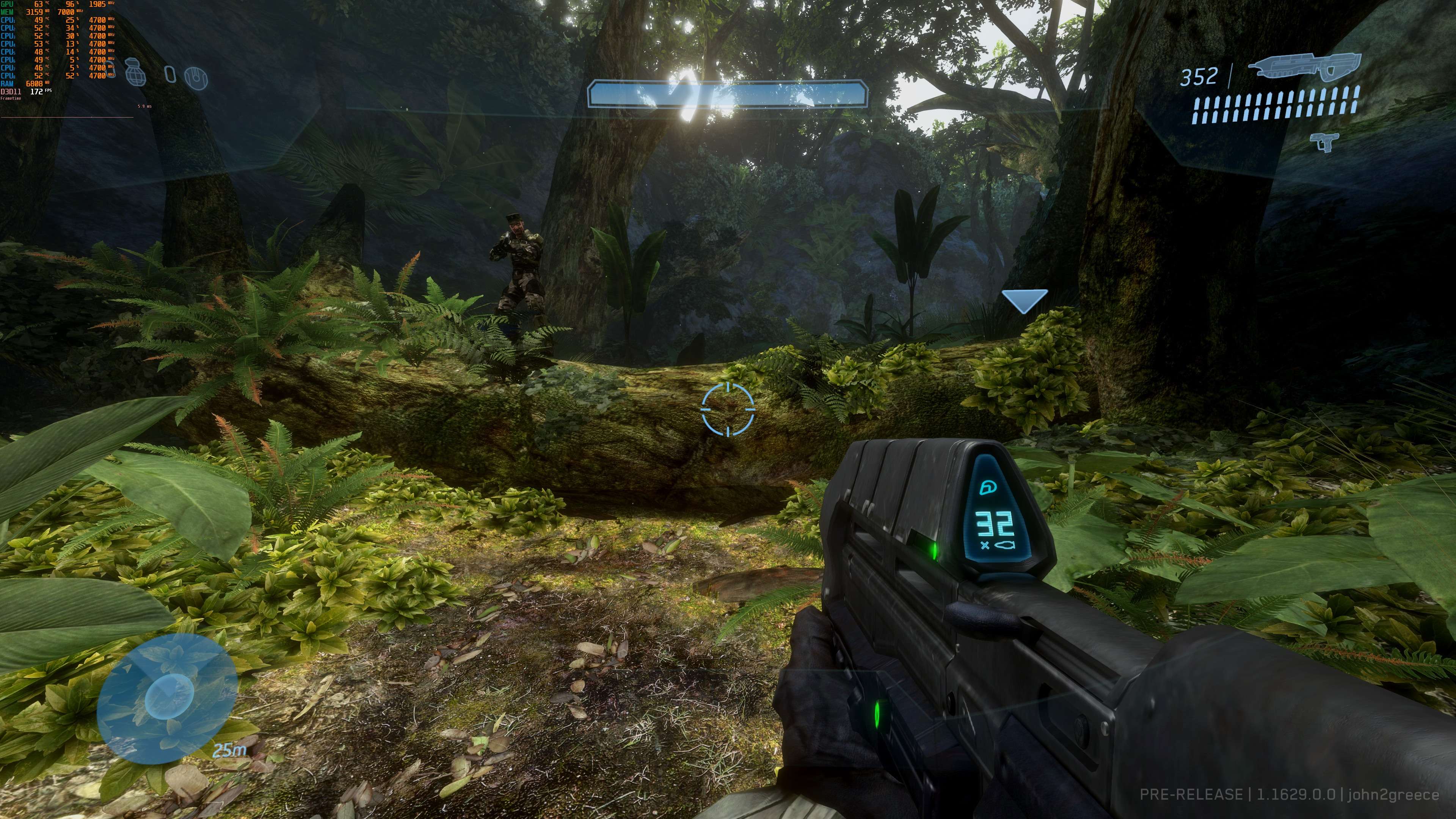The image size is (1456, 819).
Task: Select the frag grenade icon
Action: point(136,72)
